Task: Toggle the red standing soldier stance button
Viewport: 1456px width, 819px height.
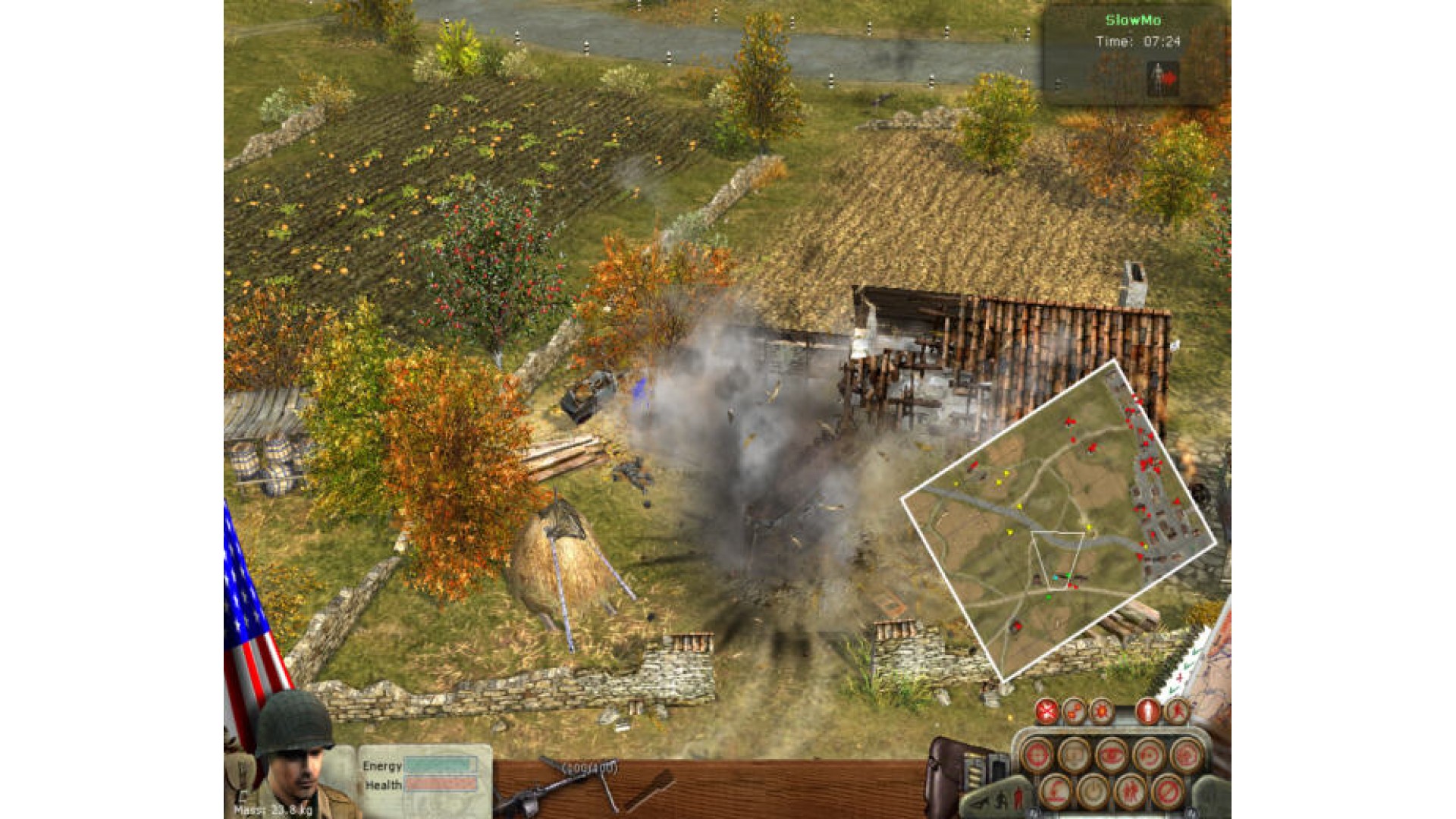Action: [1147, 712]
